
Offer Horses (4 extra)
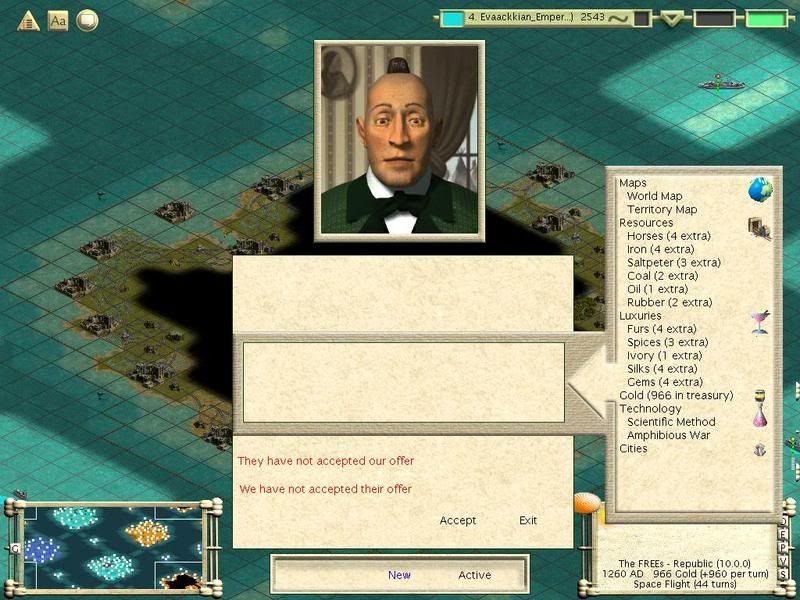pos(668,236)
